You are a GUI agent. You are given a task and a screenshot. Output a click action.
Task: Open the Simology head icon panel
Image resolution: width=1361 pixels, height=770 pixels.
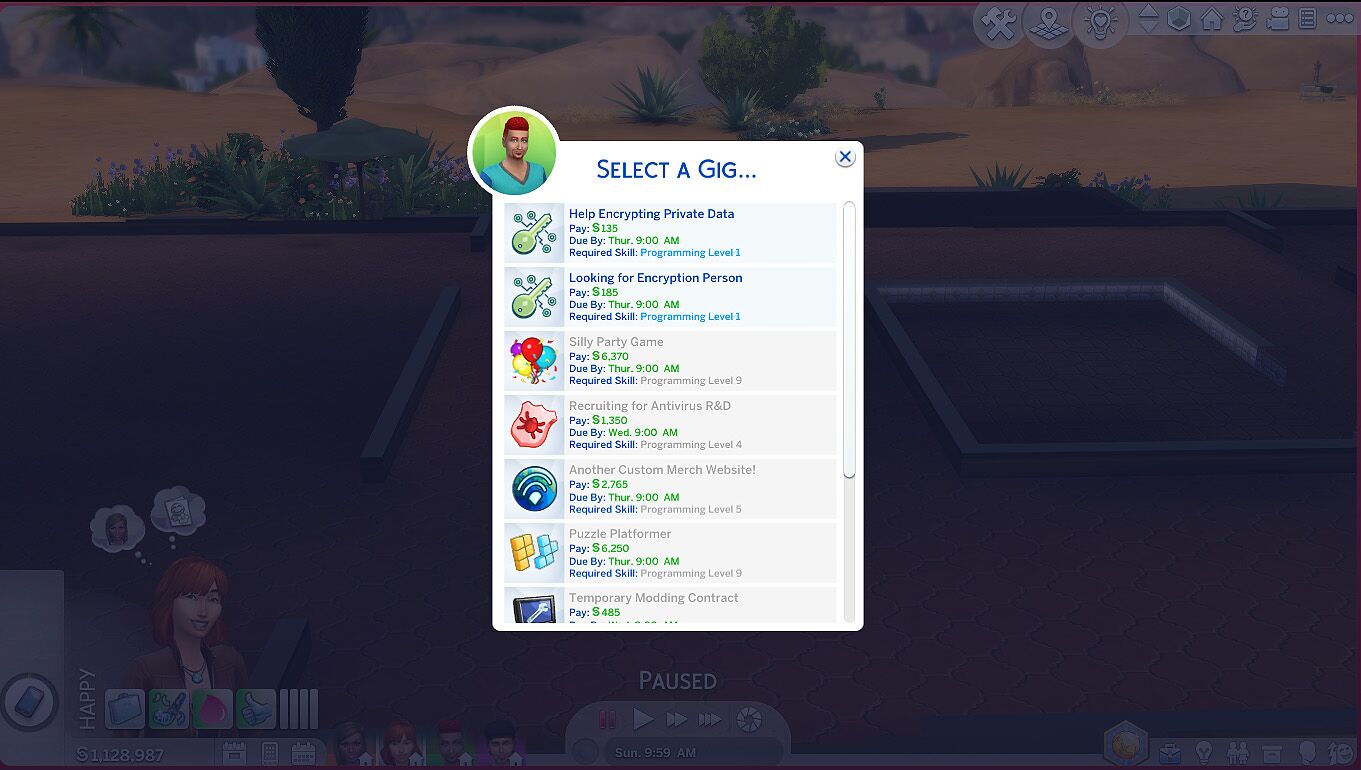1308,752
